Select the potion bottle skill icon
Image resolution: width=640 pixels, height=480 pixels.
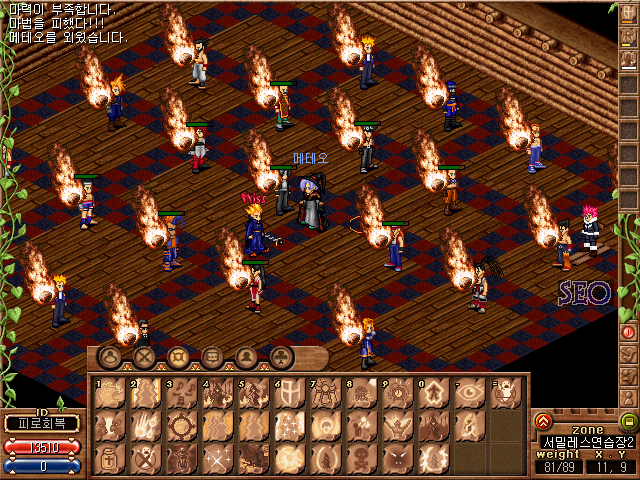[x=109, y=459]
